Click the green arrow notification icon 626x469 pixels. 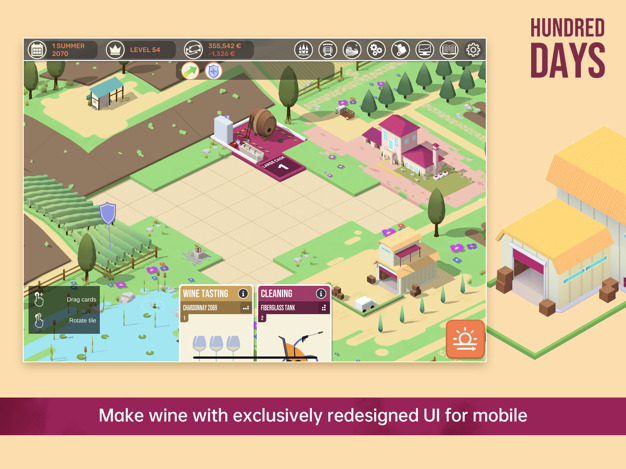190,71
